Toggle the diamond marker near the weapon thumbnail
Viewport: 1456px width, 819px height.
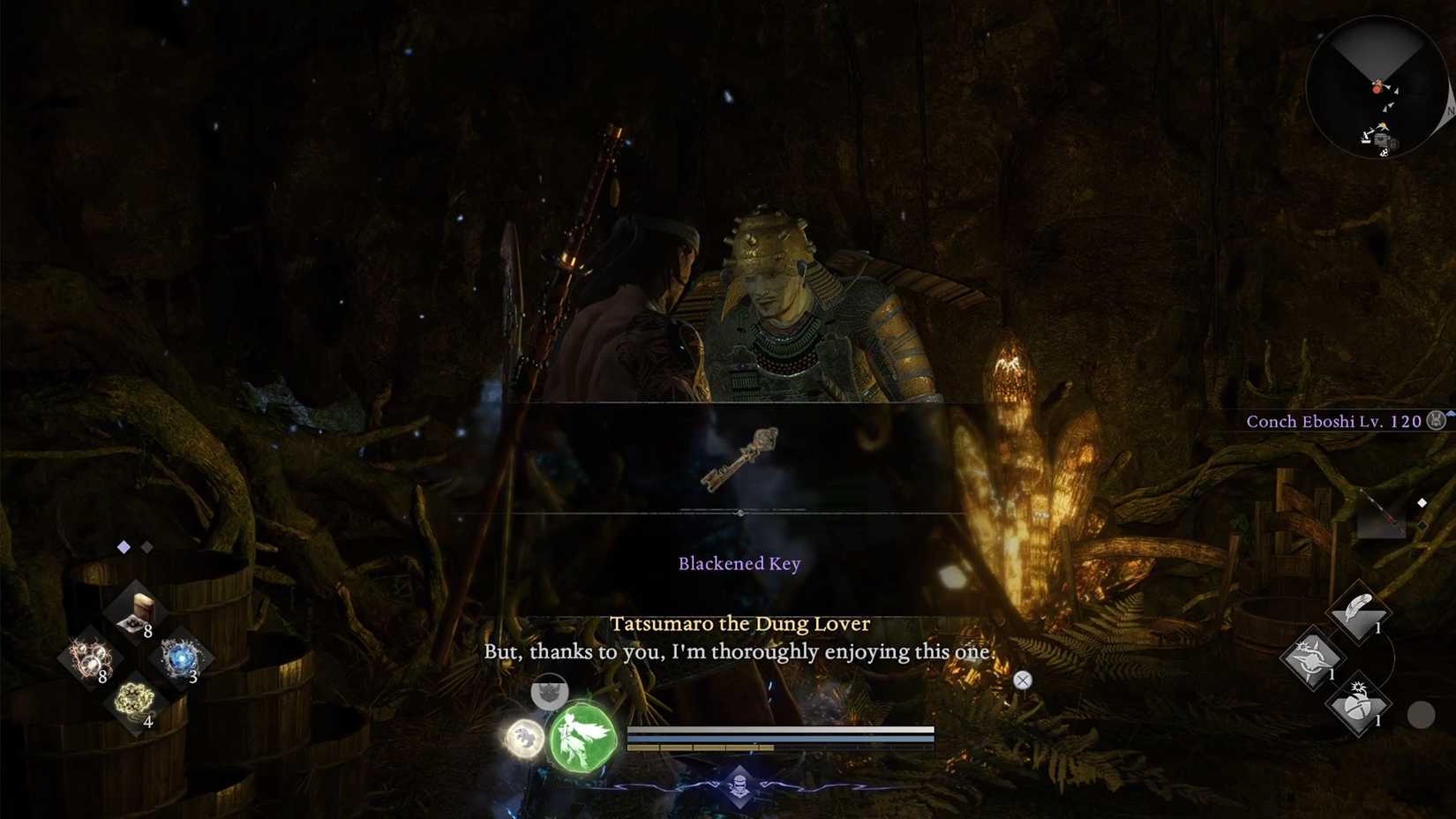[x=1422, y=501]
